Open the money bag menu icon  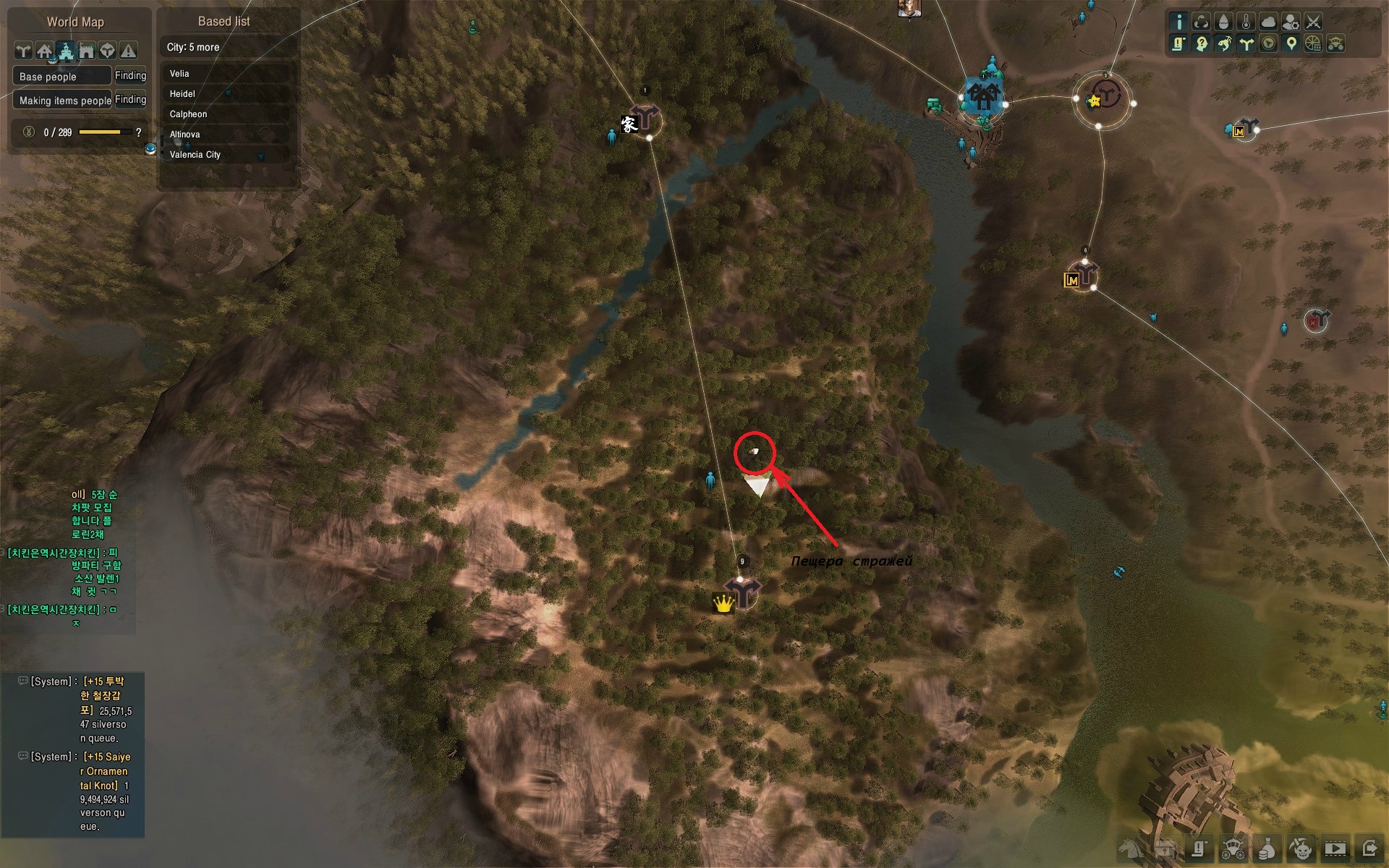coord(1267,848)
